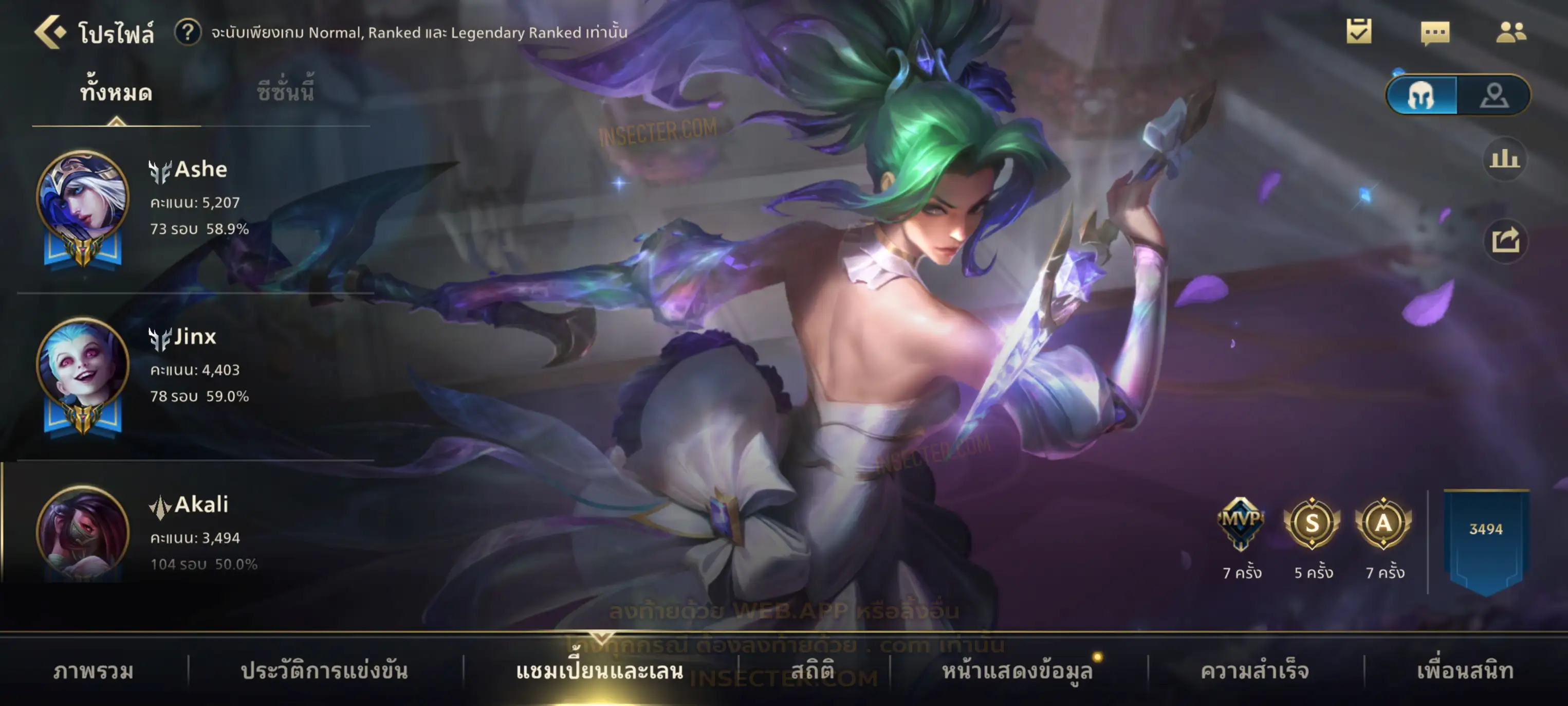
Task: Open the question mark help tooltip
Action: [x=188, y=32]
